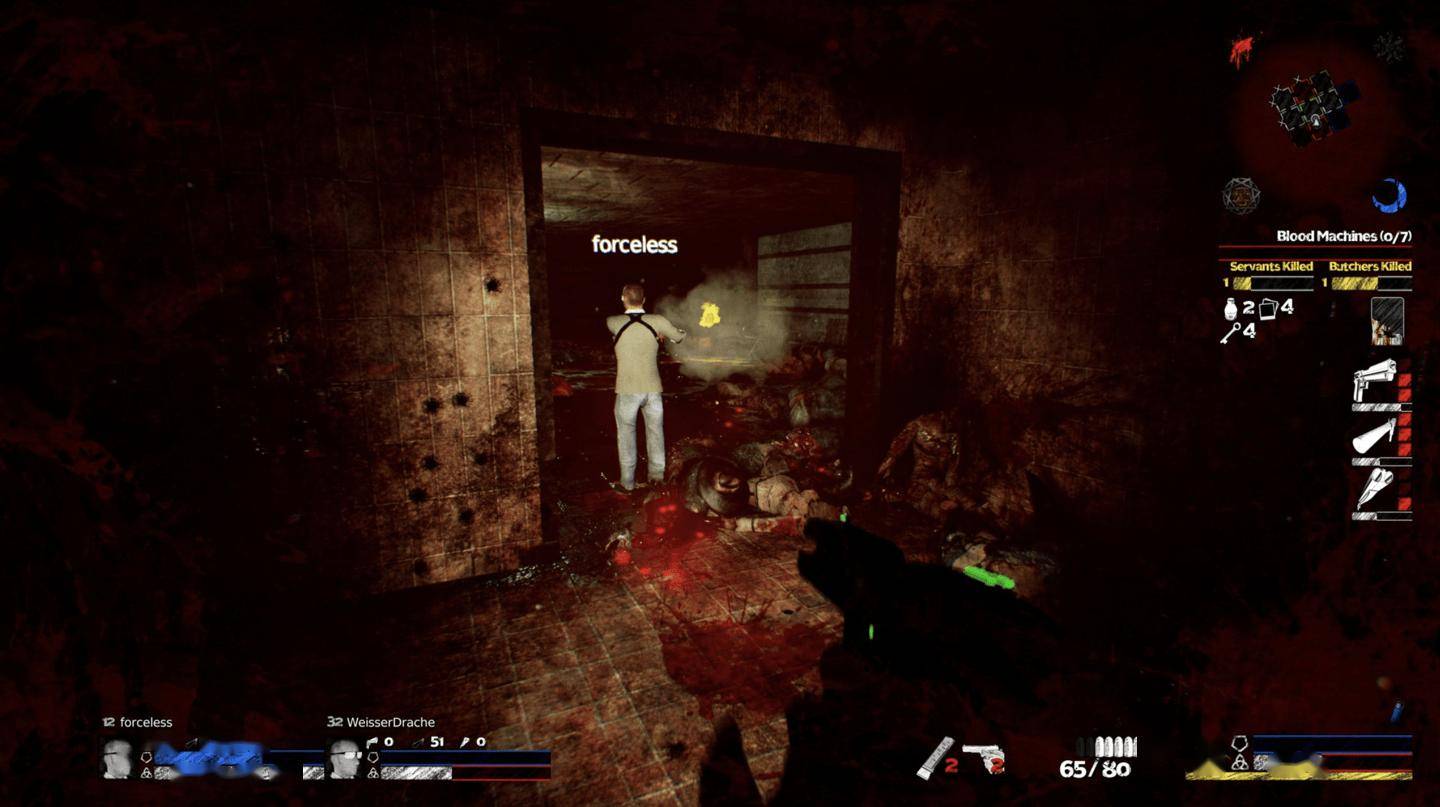
Task: Click the pistol icon beside the magazine
Action: pos(983,757)
